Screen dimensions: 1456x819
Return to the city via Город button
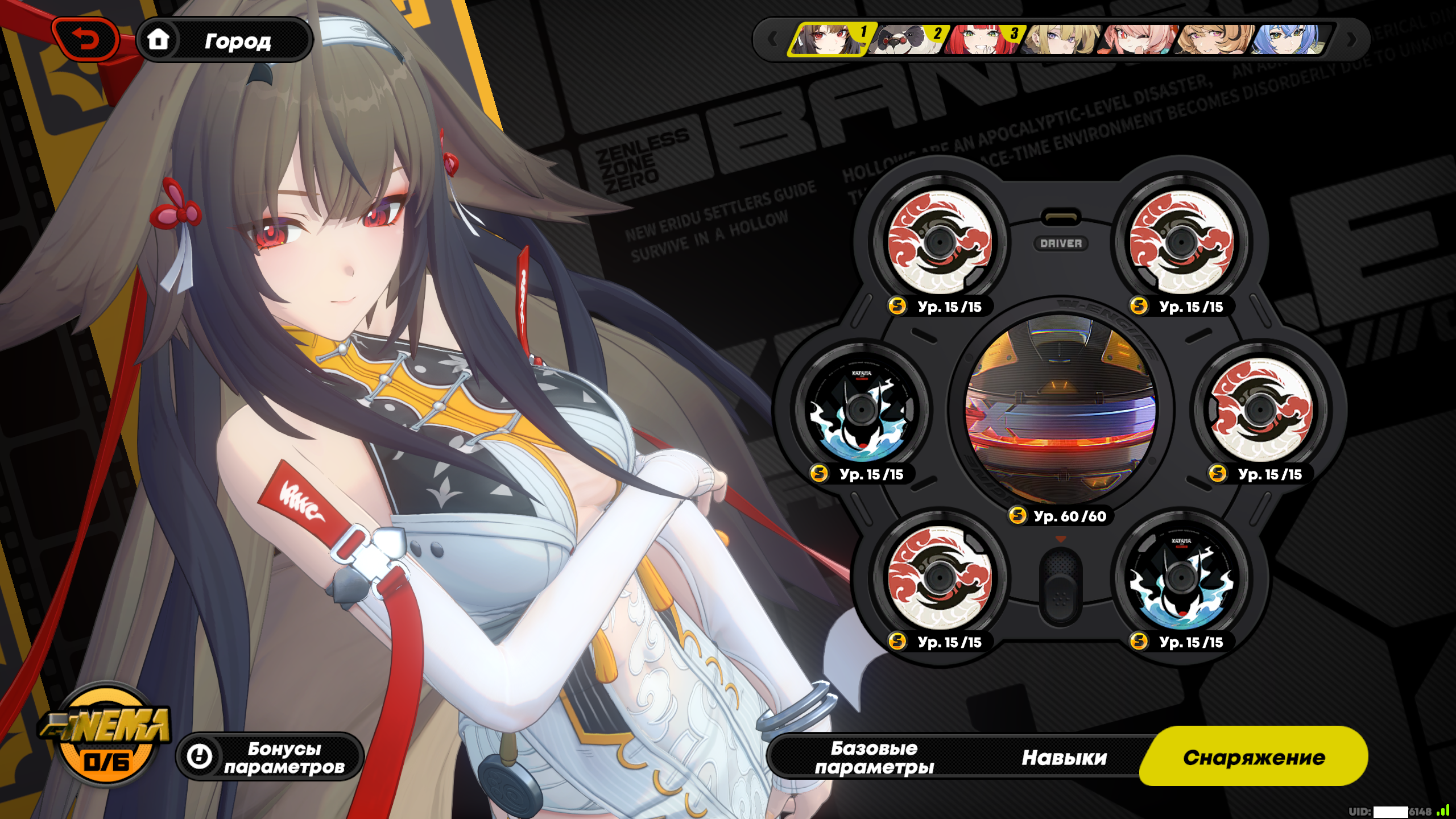click(x=225, y=40)
